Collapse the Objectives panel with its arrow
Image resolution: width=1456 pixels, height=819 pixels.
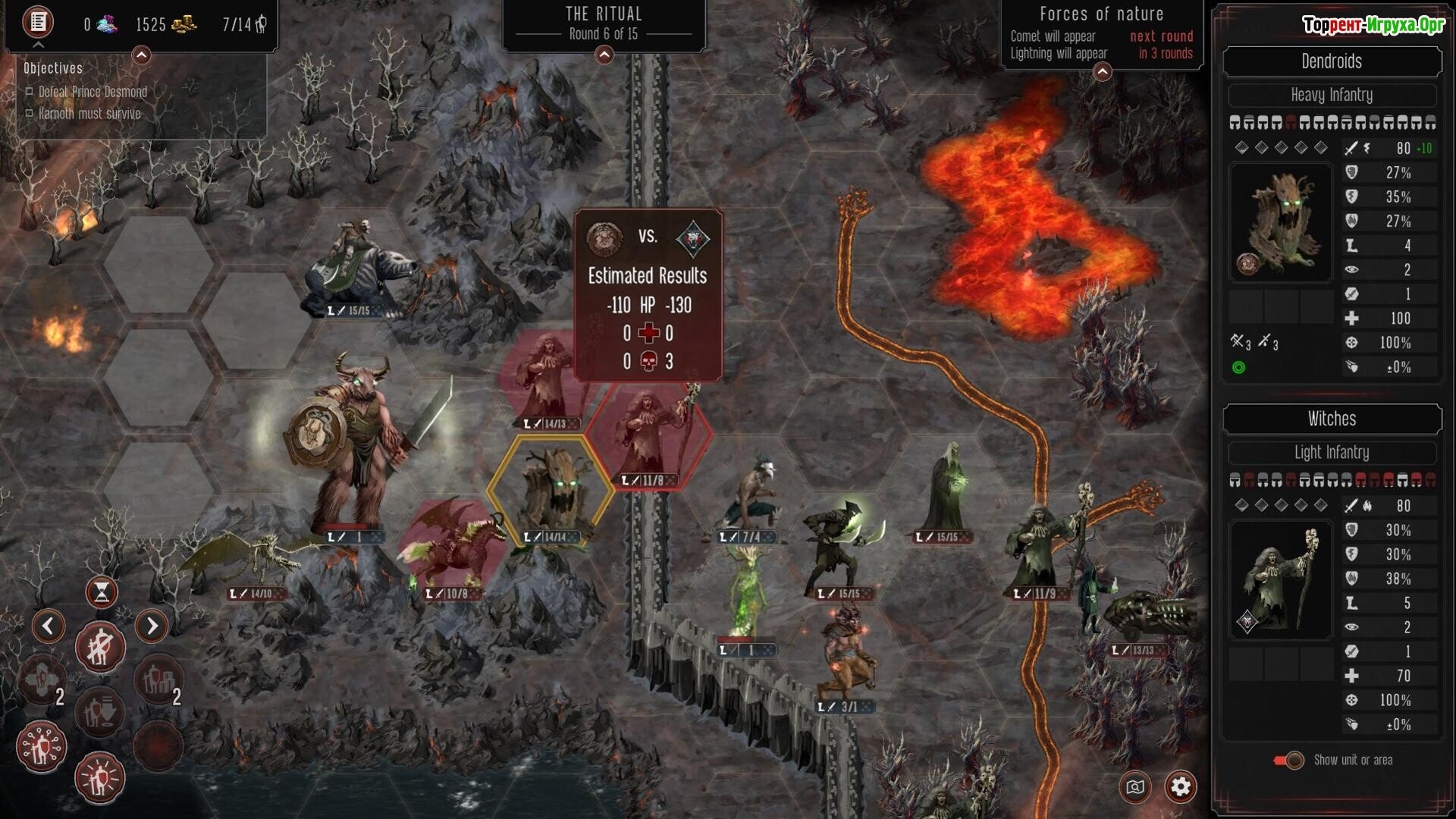coord(141,55)
